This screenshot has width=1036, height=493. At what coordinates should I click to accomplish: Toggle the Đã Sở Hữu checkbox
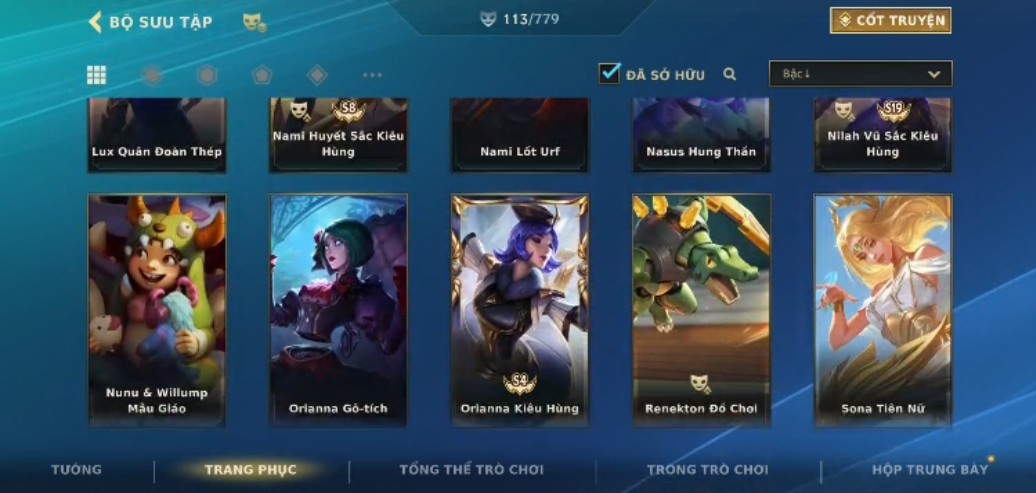pyautogui.click(x=609, y=73)
